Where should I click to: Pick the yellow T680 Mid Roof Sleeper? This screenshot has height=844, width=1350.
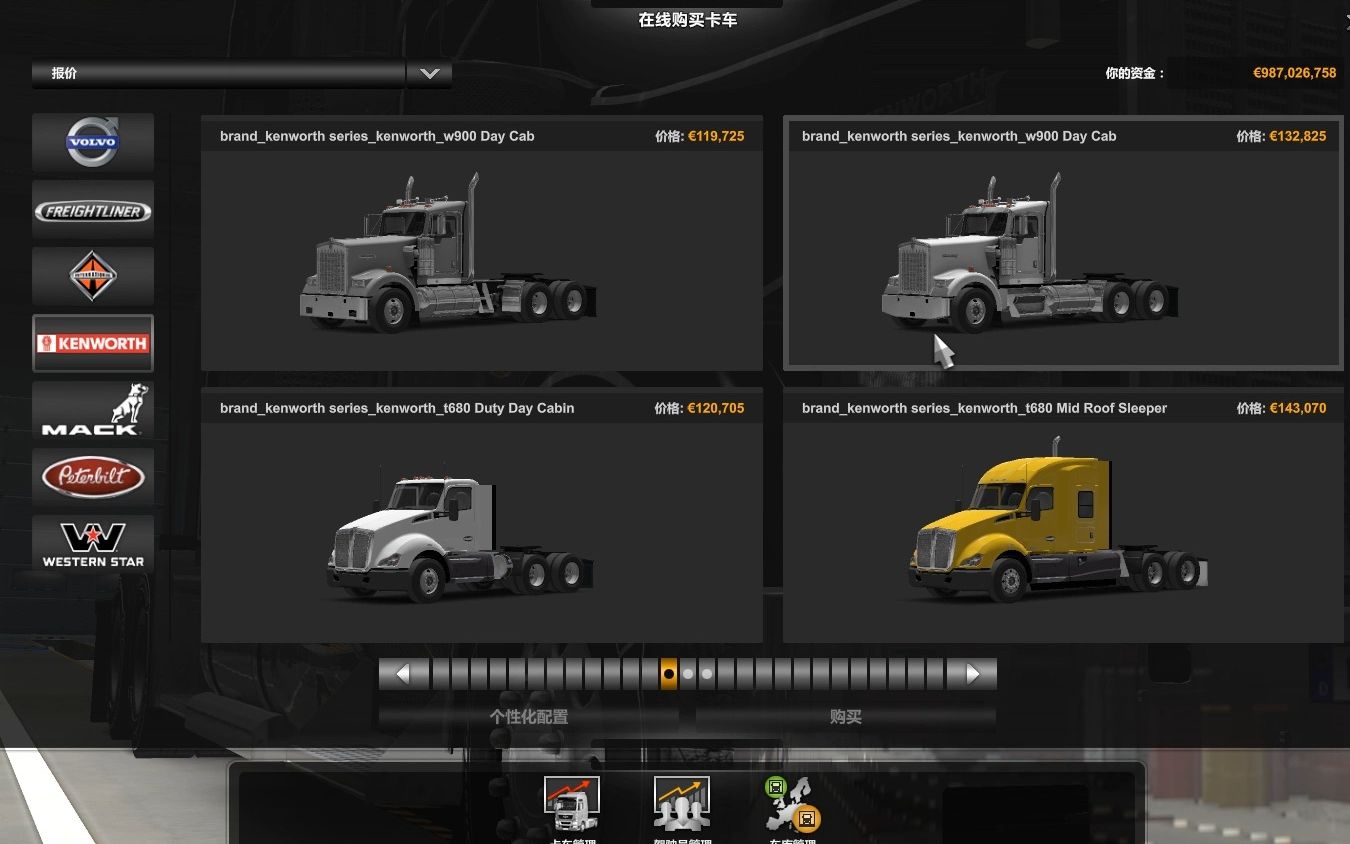pos(1062,516)
